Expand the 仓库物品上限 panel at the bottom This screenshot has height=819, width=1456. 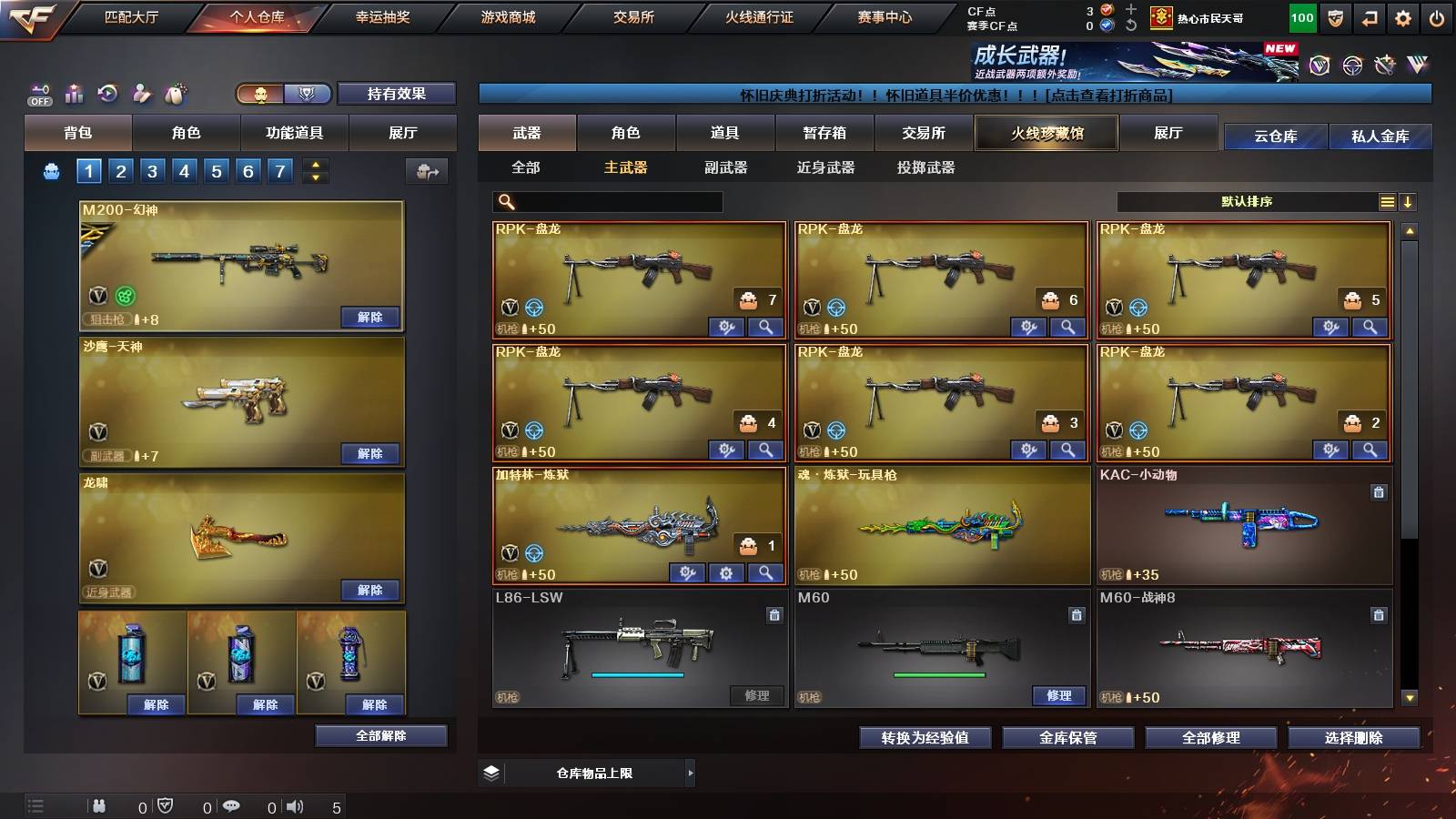point(690,771)
